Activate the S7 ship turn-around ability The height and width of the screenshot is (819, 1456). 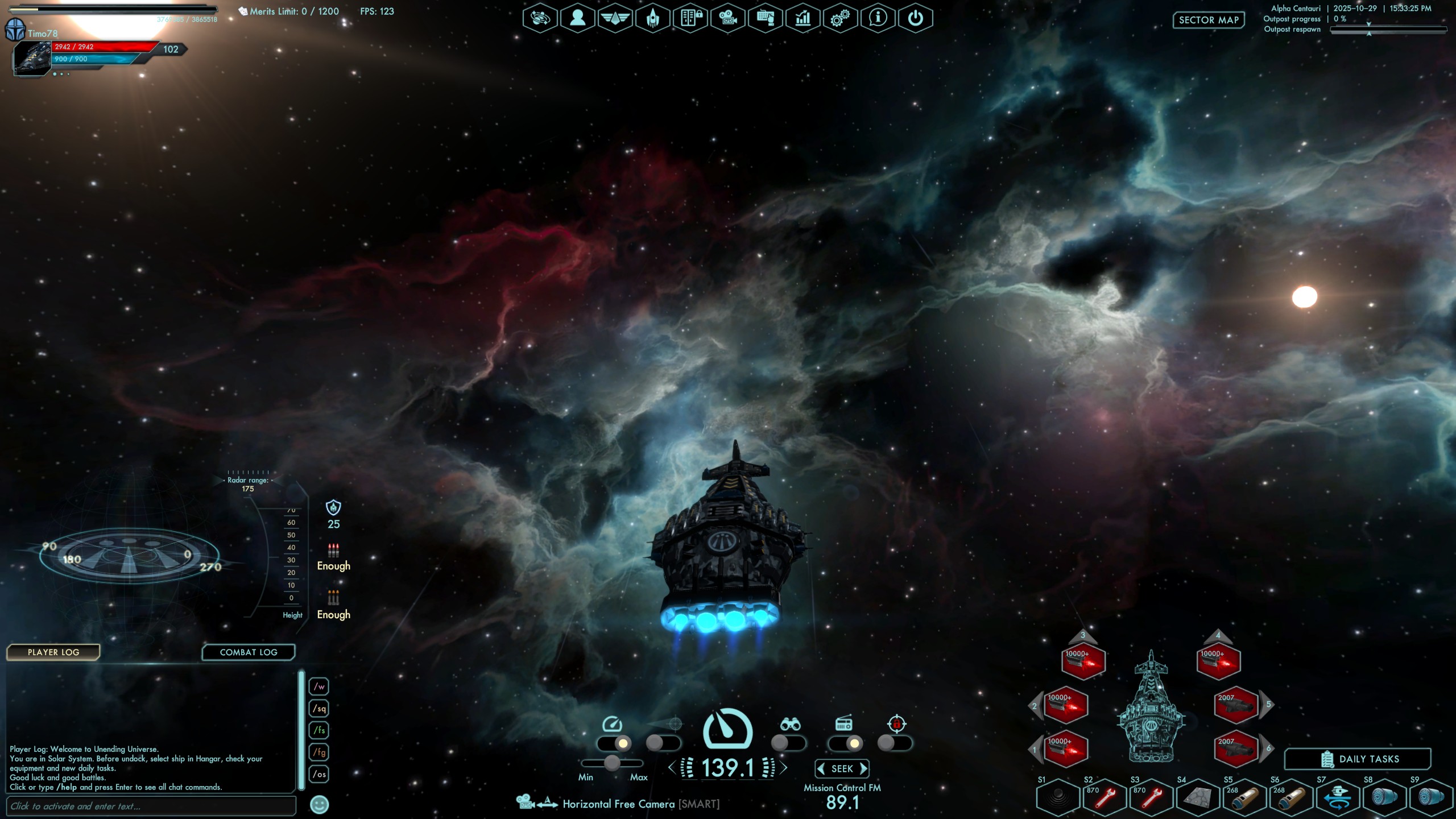pos(1338,797)
